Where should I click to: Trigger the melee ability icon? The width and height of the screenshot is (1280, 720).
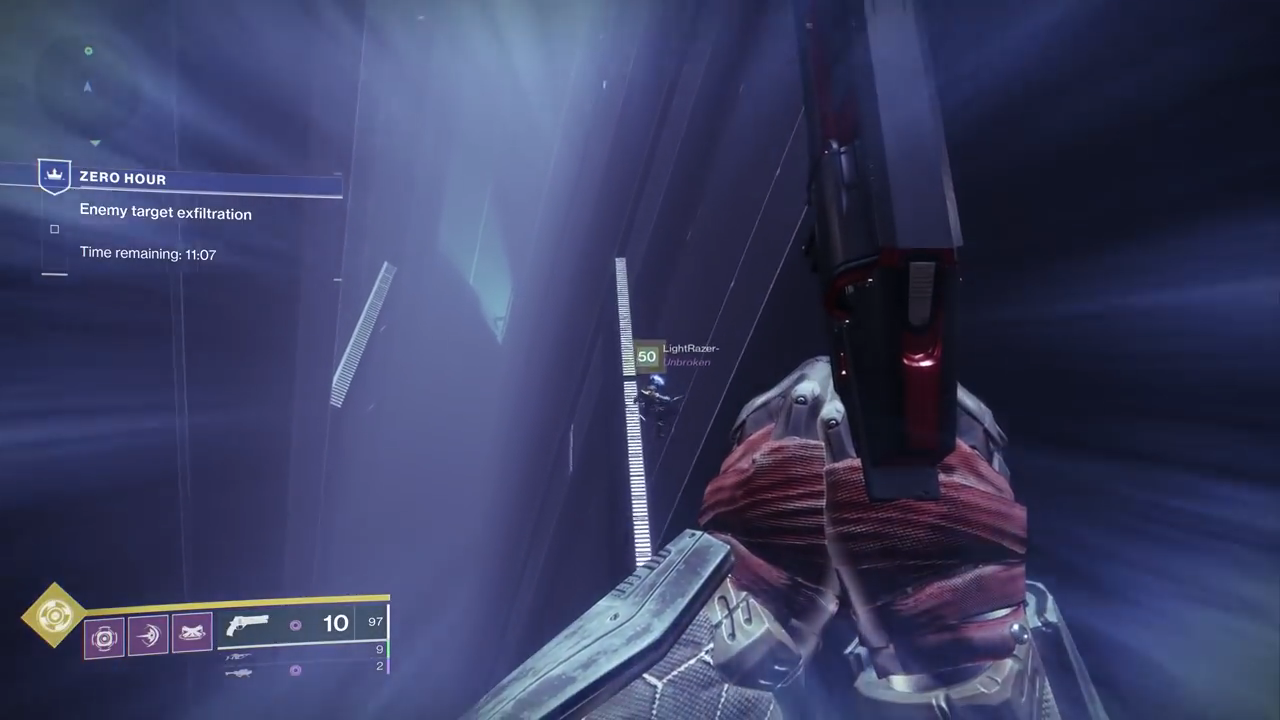tap(148, 636)
